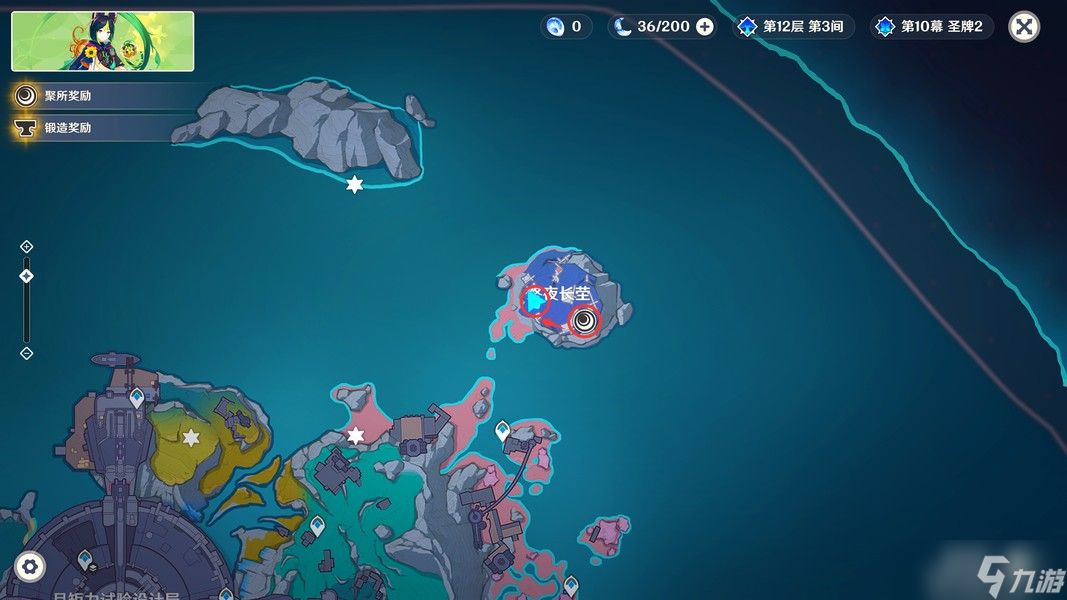
Task: Open map settings with the gear icon
Action: coord(29,567)
